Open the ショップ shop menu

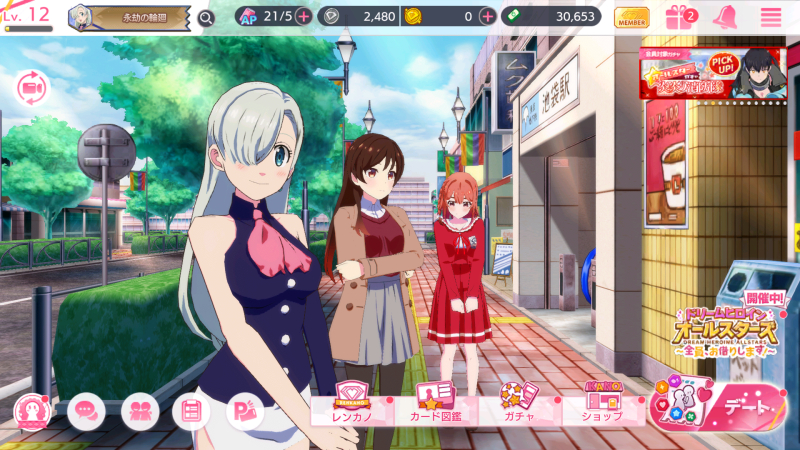[601, 404]
